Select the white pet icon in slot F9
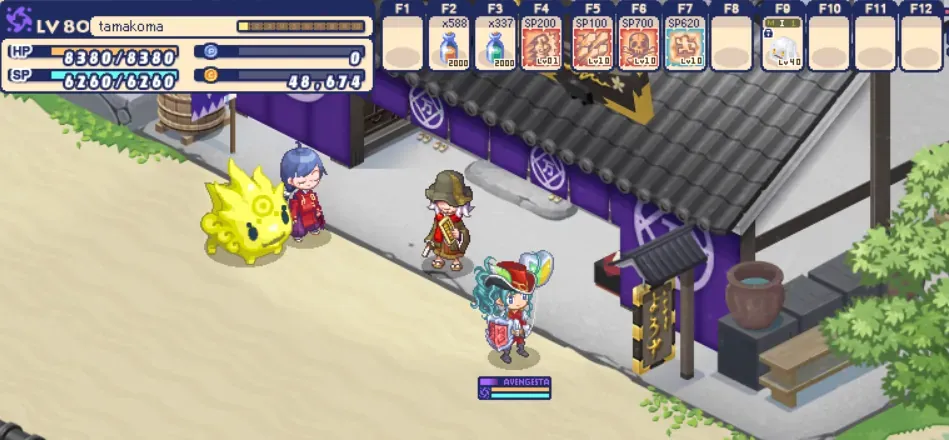 (x=782, y=47)
